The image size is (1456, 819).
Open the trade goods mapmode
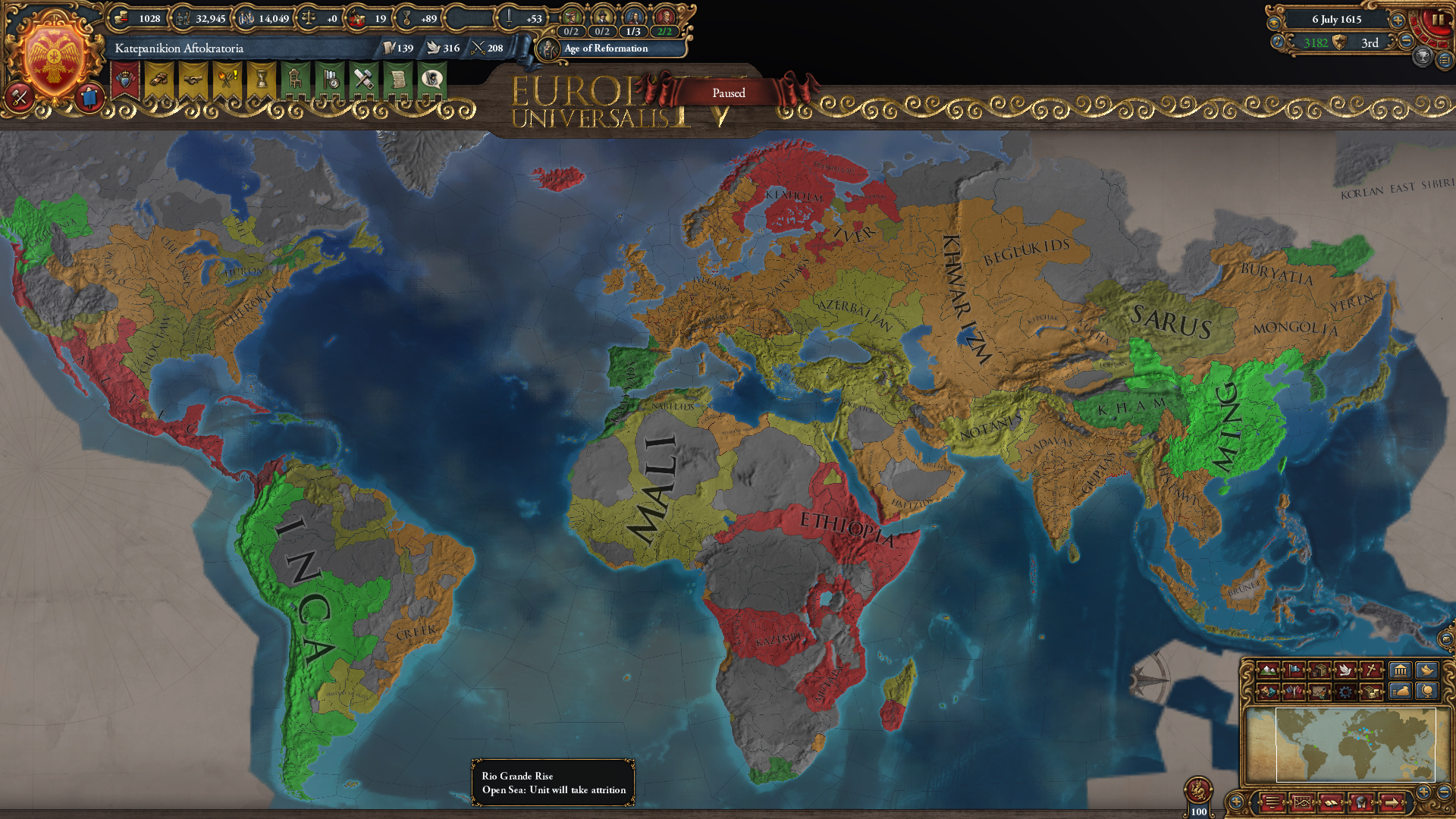pos(1320,670)
